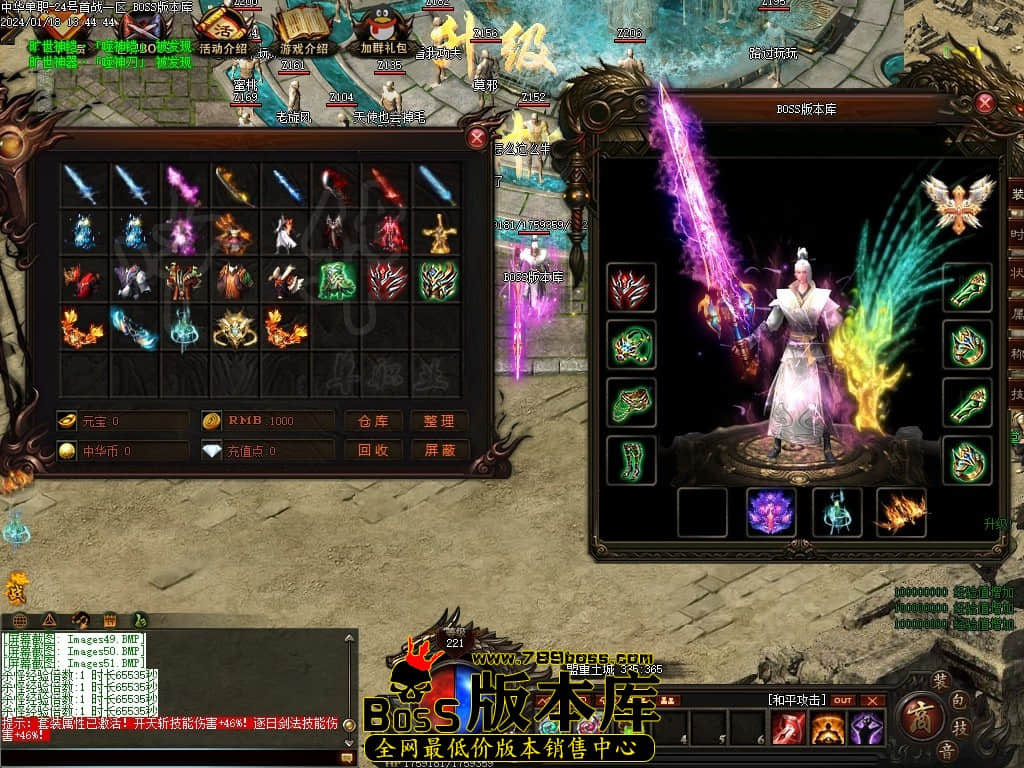Click the OUT button on bottom bar
This screenshot has height=768, width=1024.
pyautogui.click(x=843, y=700)
